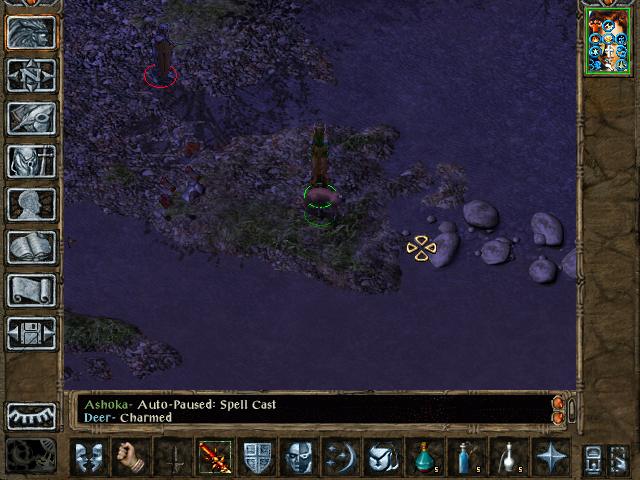Open the options floppy disk button
The width and height of the screenshot is (640, 480).
[x=31, y=333]
